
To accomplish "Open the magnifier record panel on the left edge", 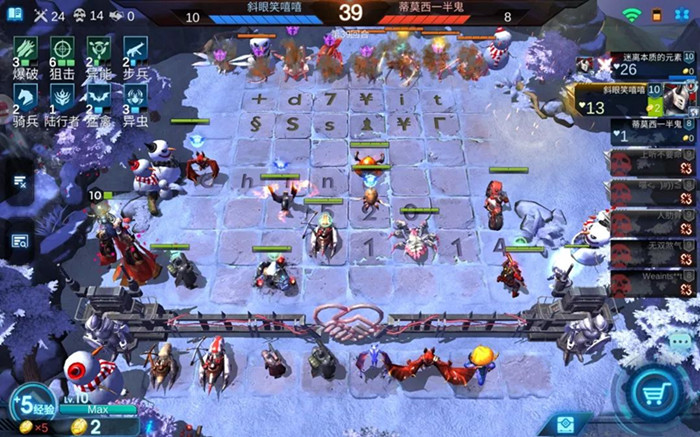I will tap(19, 240).
